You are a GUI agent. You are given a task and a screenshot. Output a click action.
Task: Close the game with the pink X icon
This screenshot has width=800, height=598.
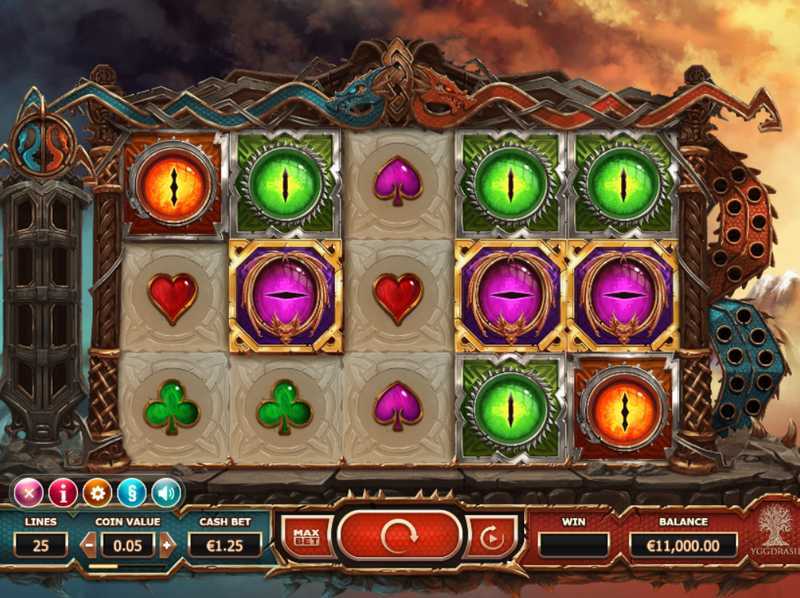[28, 492]
